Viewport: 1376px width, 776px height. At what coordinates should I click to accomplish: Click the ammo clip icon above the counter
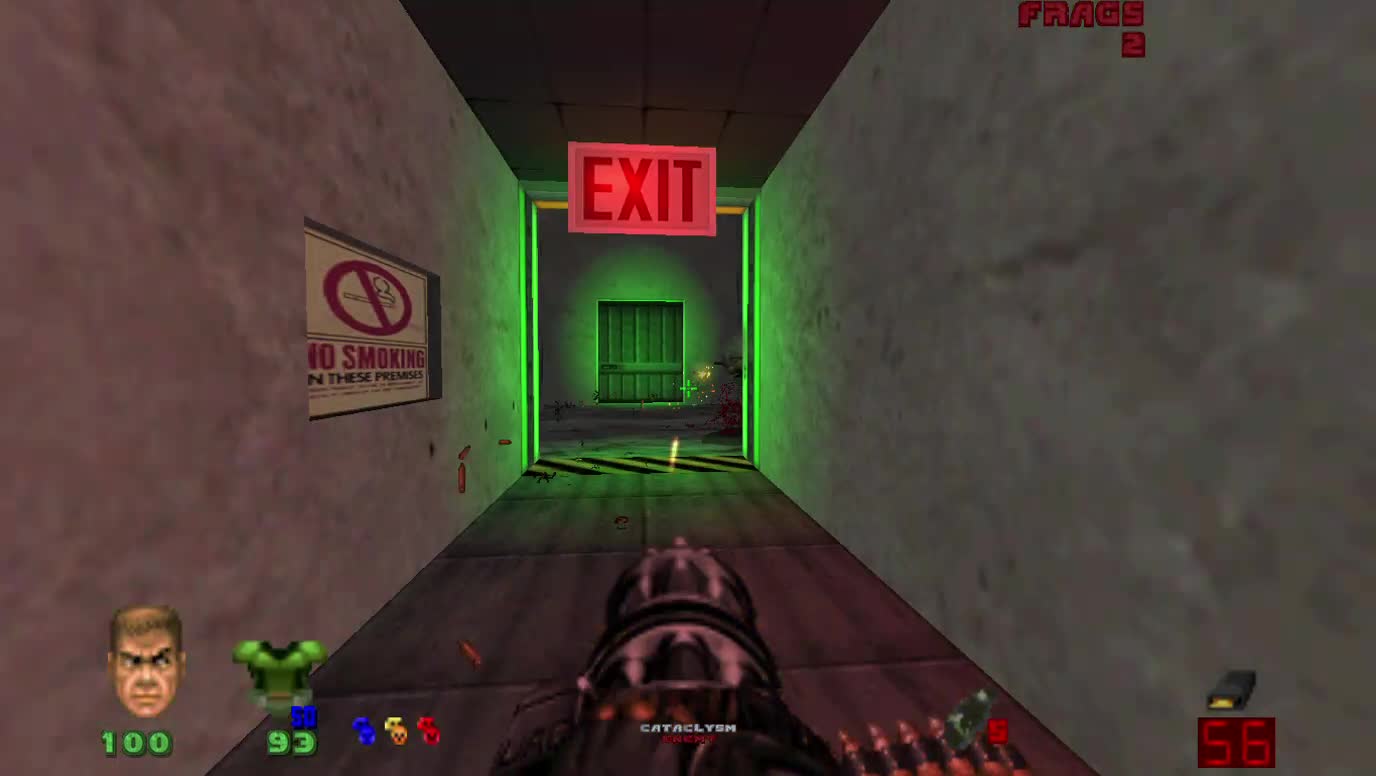(x=1232, y=689)
